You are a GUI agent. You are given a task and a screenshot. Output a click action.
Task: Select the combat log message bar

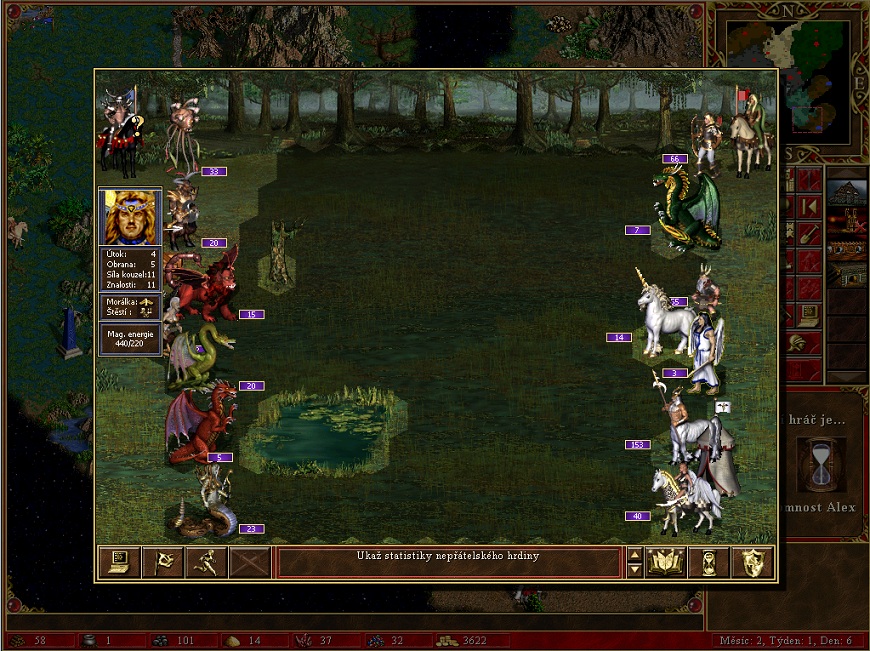pos(448,562)
